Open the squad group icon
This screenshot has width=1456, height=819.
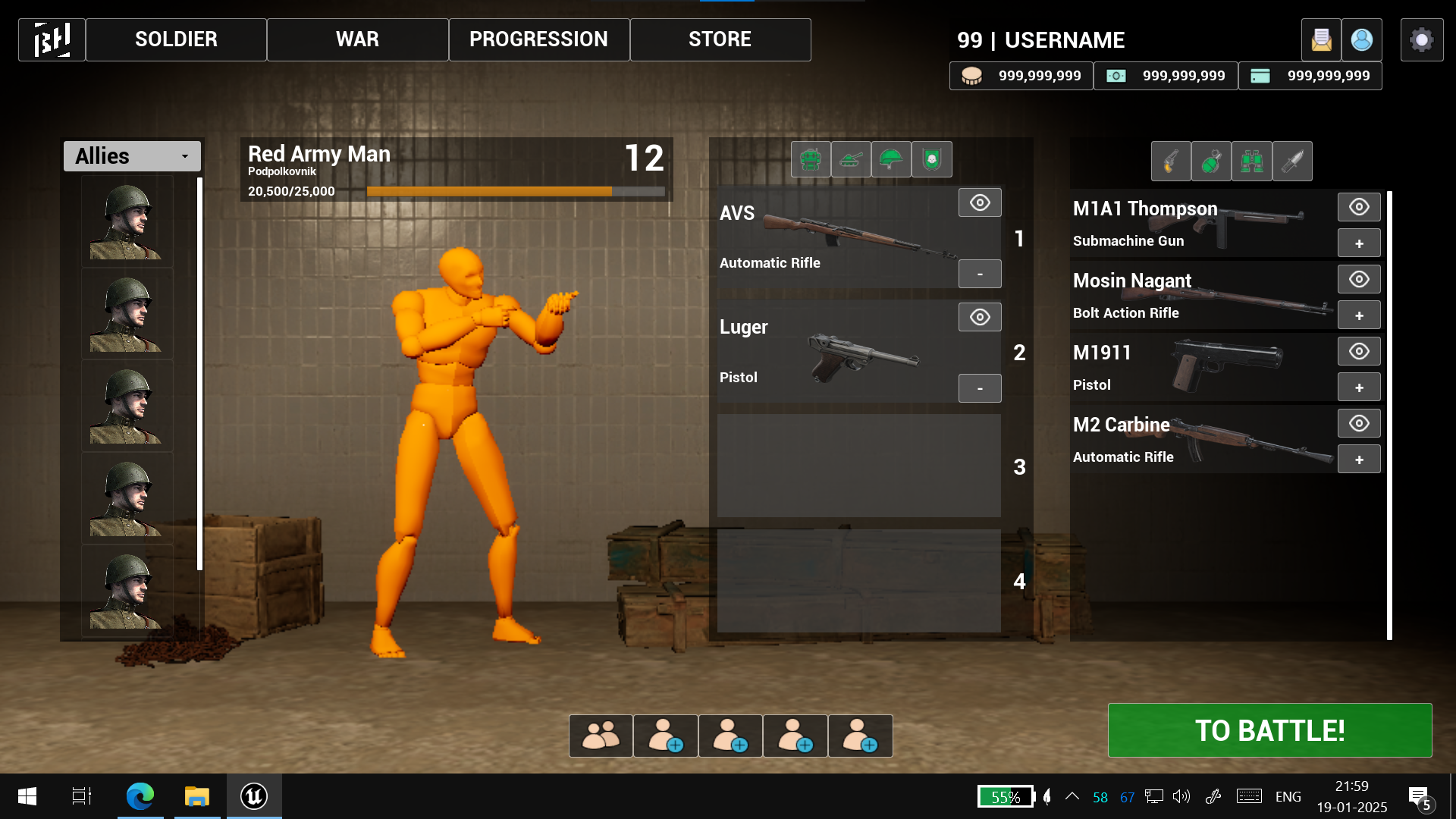click(x=601, y=736)
